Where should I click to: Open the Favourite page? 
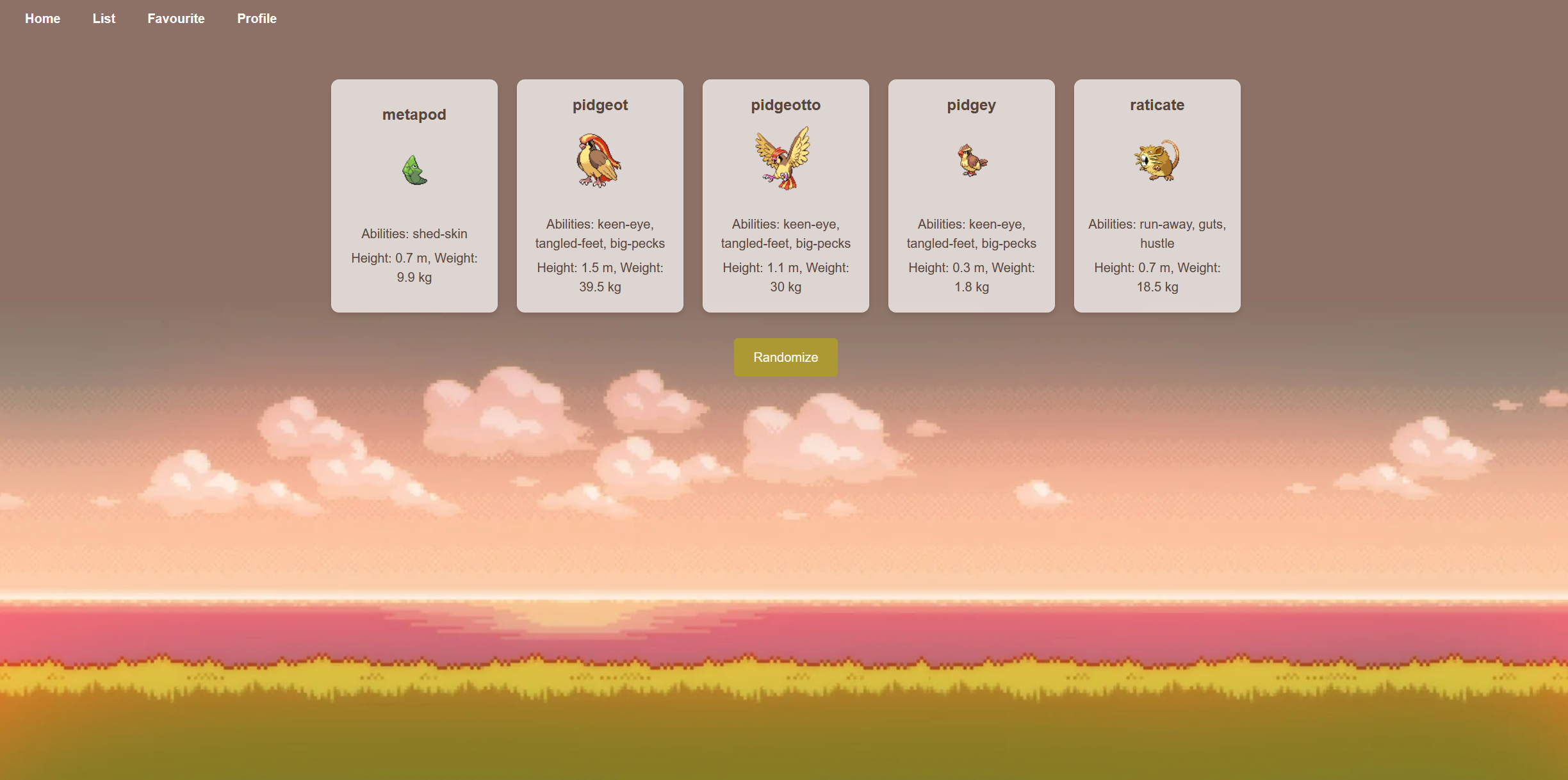(176, 19)
